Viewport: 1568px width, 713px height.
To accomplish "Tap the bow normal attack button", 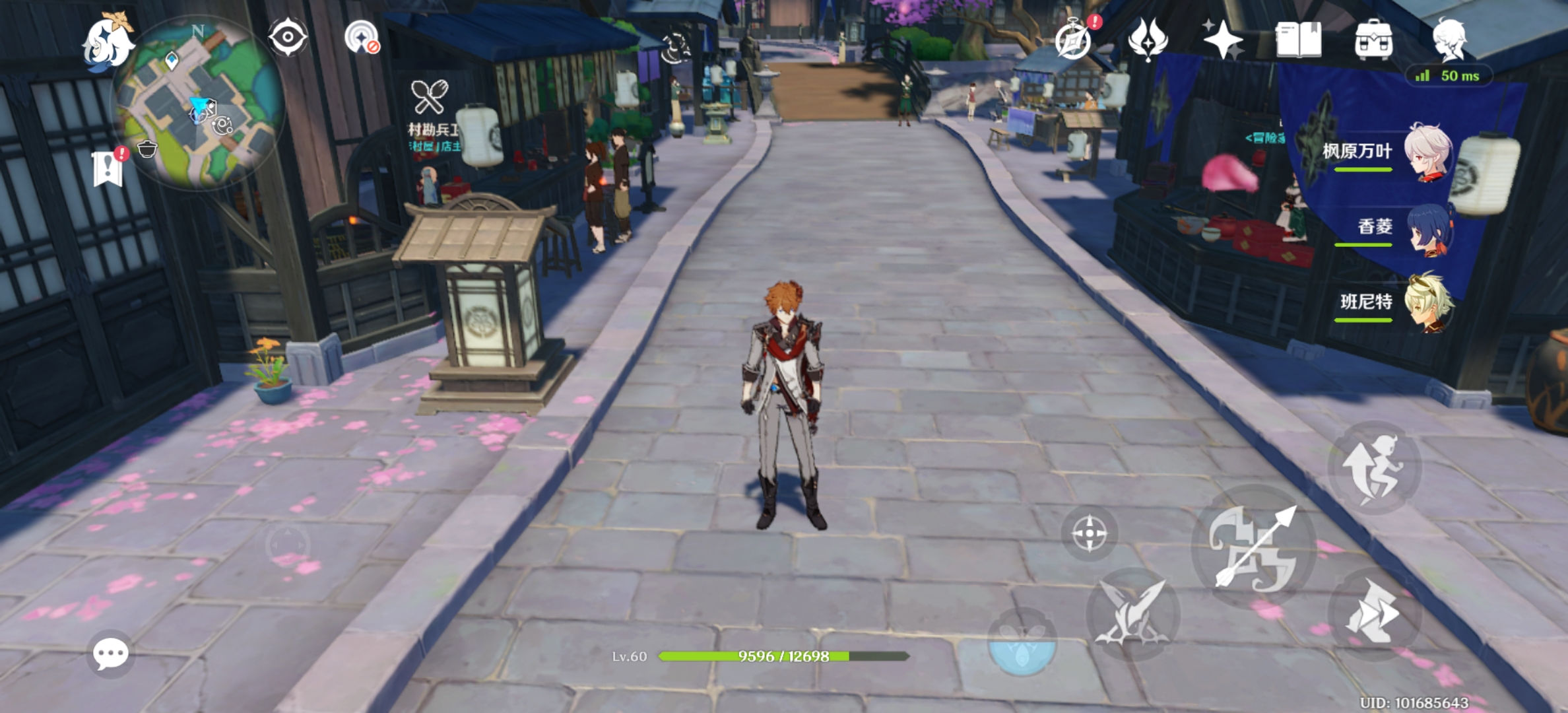I will click(x=1254, y=548).
